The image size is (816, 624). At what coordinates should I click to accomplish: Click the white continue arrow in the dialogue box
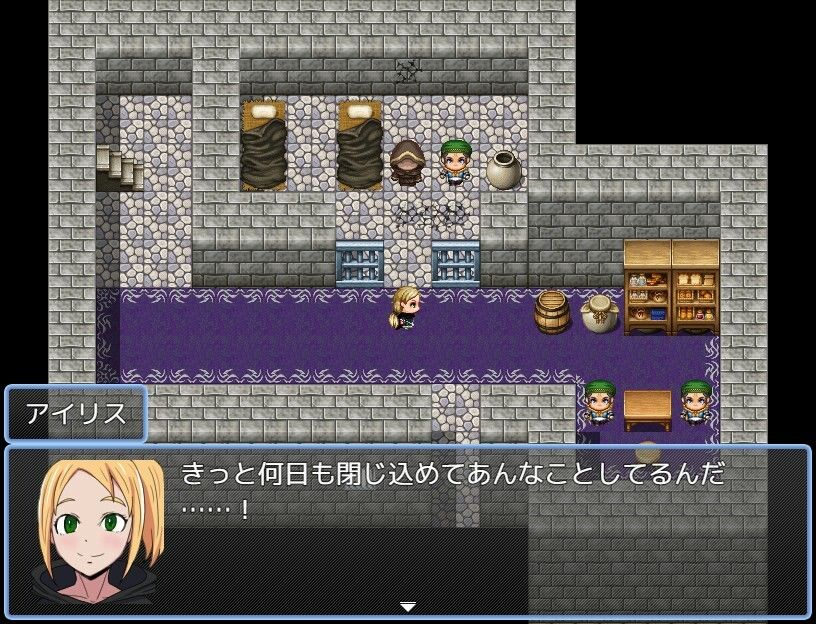[x=407, y=606]
